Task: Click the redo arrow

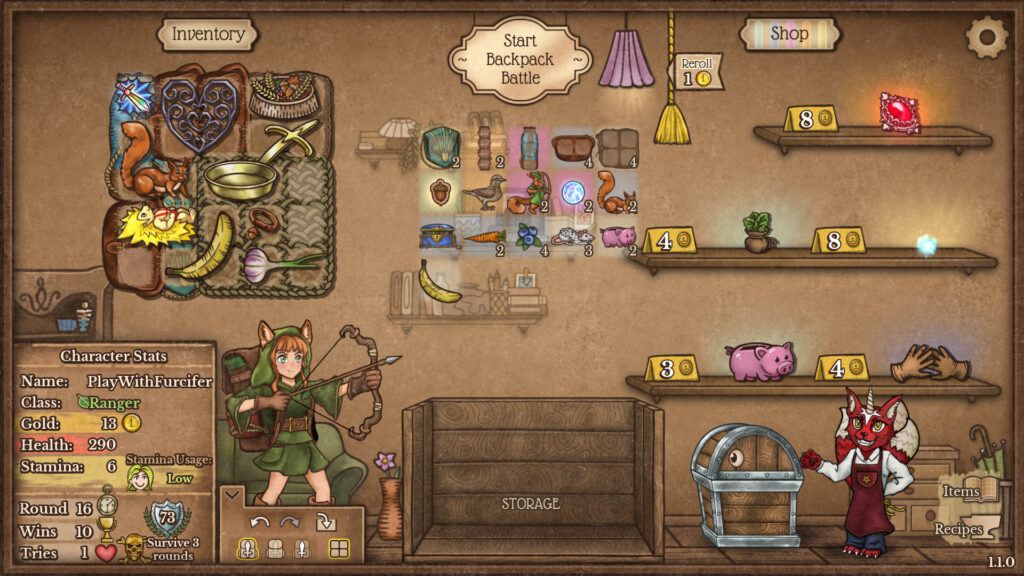Action: pyautogui.click(x=290, y=521)
